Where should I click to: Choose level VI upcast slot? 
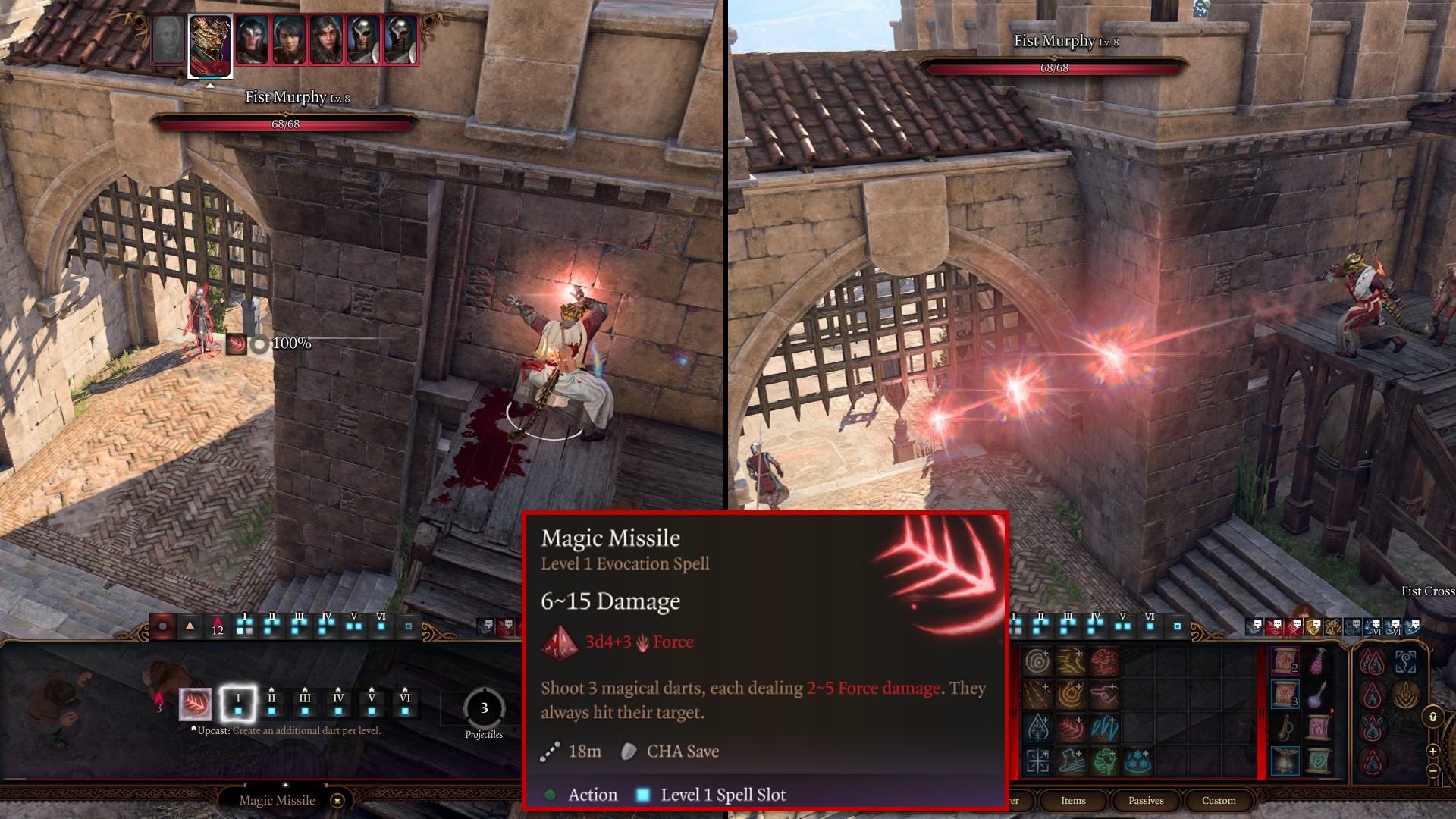(x=405, y=704)
